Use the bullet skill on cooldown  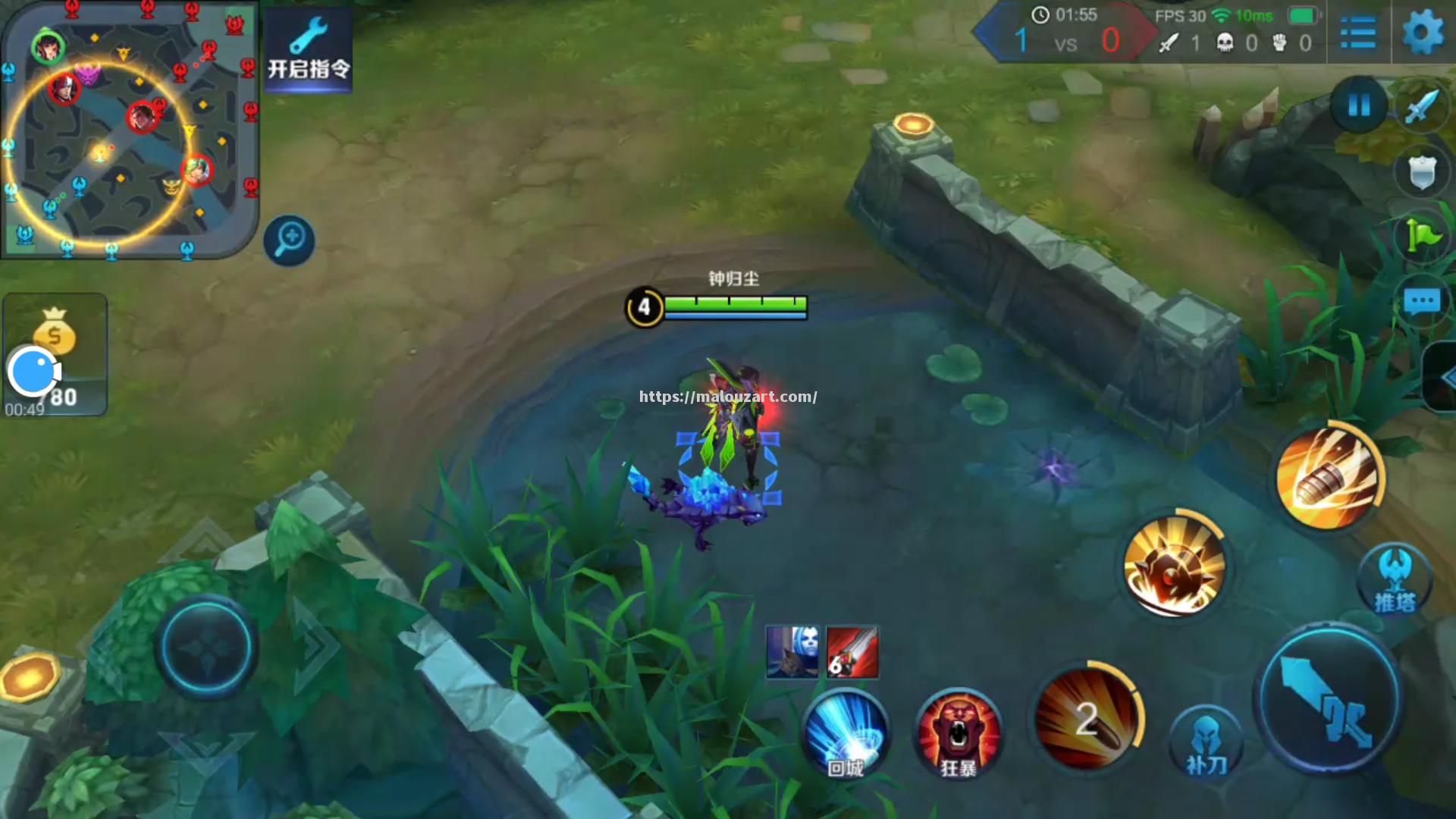(1087, 719)
